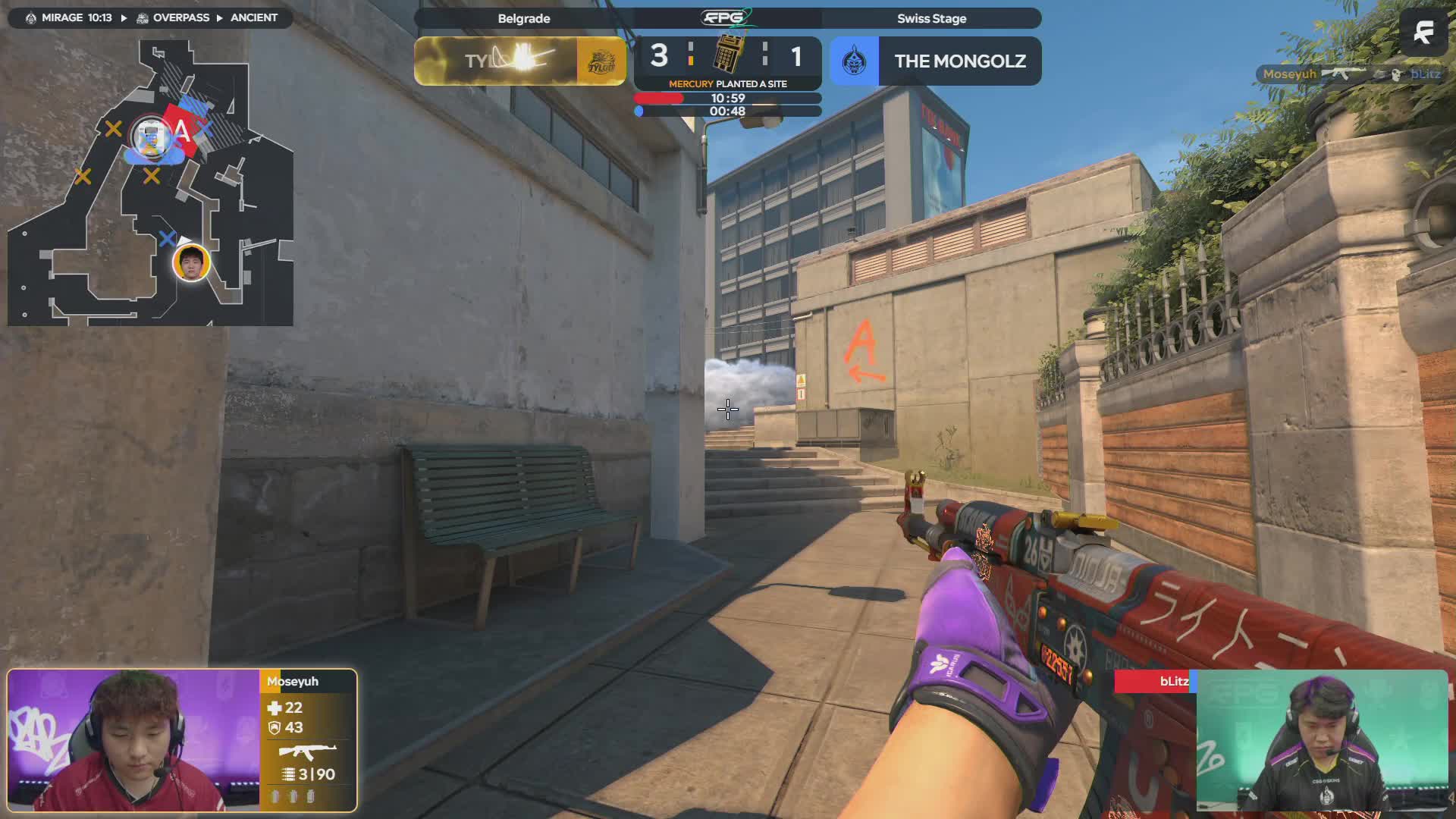Click the minimap overview
Screen dimensions: 1456x819
point(150,182)
